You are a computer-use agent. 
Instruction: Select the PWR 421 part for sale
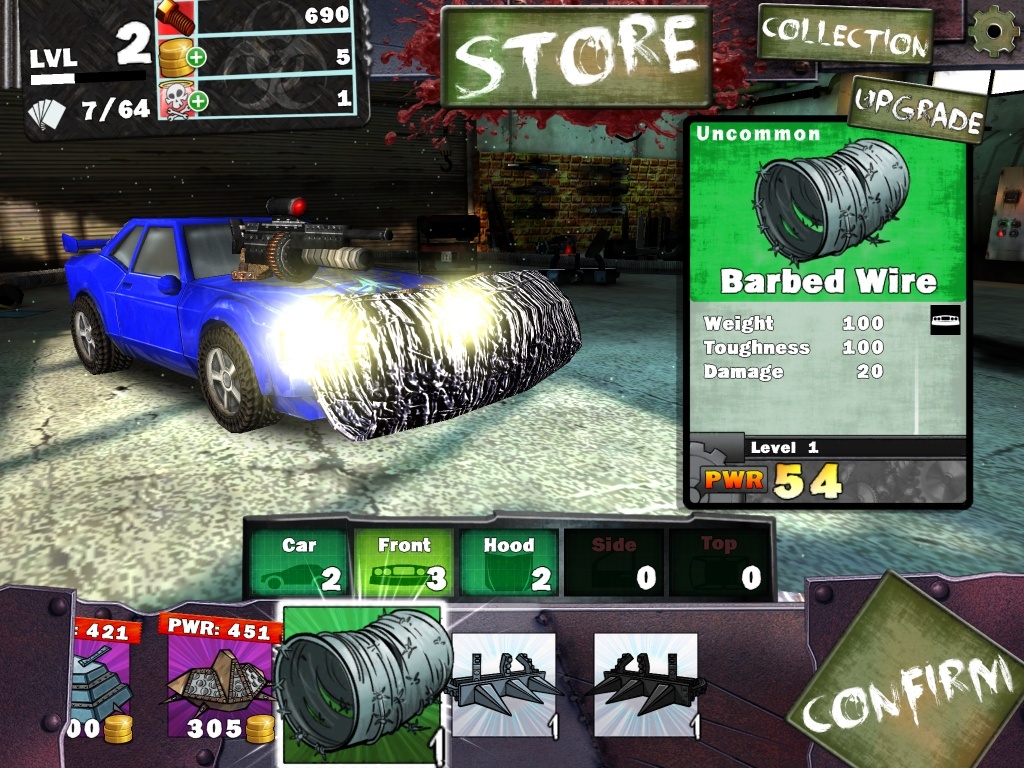(x=100, y=680)
